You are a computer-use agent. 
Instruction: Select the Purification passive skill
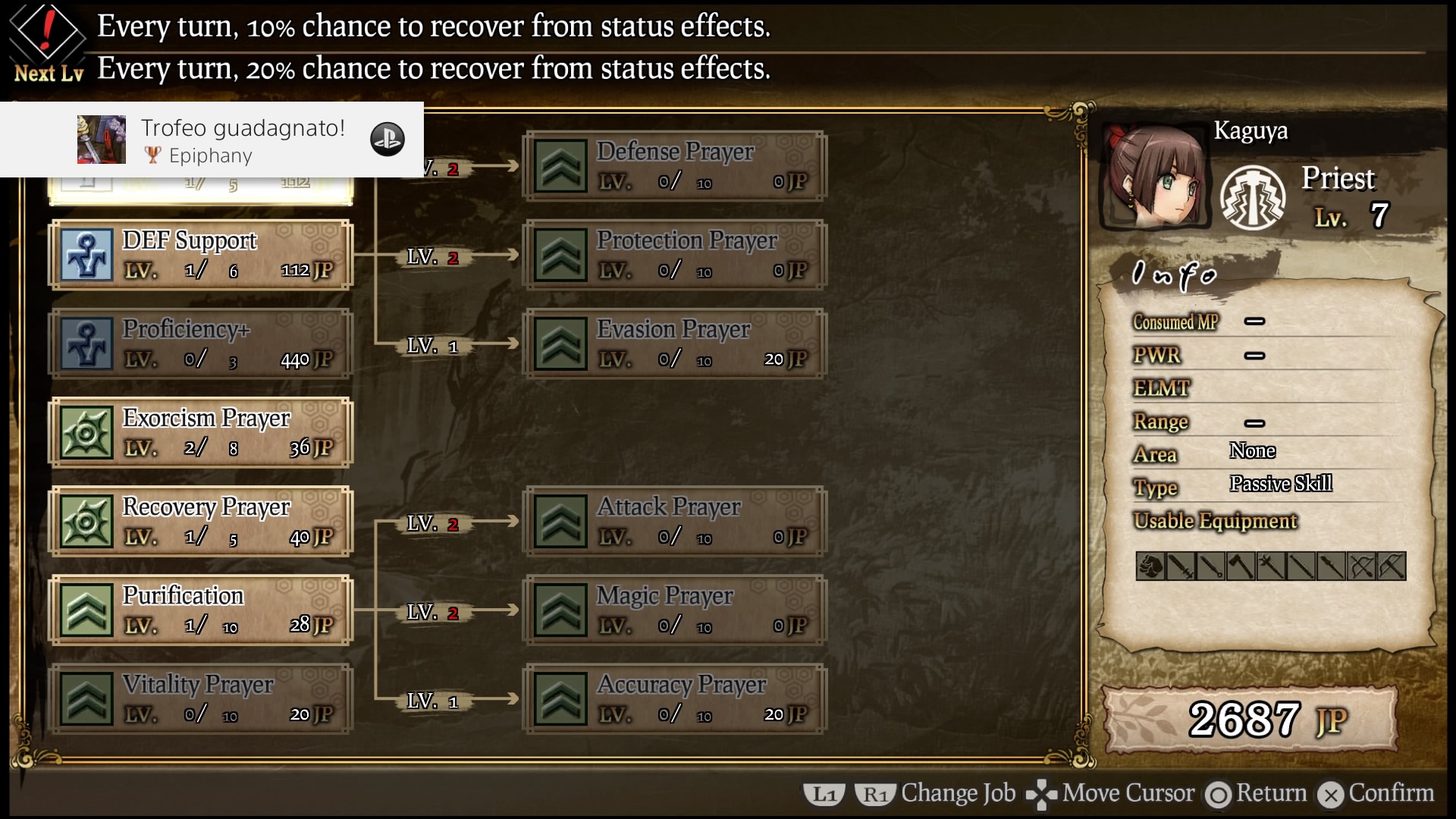[x=201, y=610]
